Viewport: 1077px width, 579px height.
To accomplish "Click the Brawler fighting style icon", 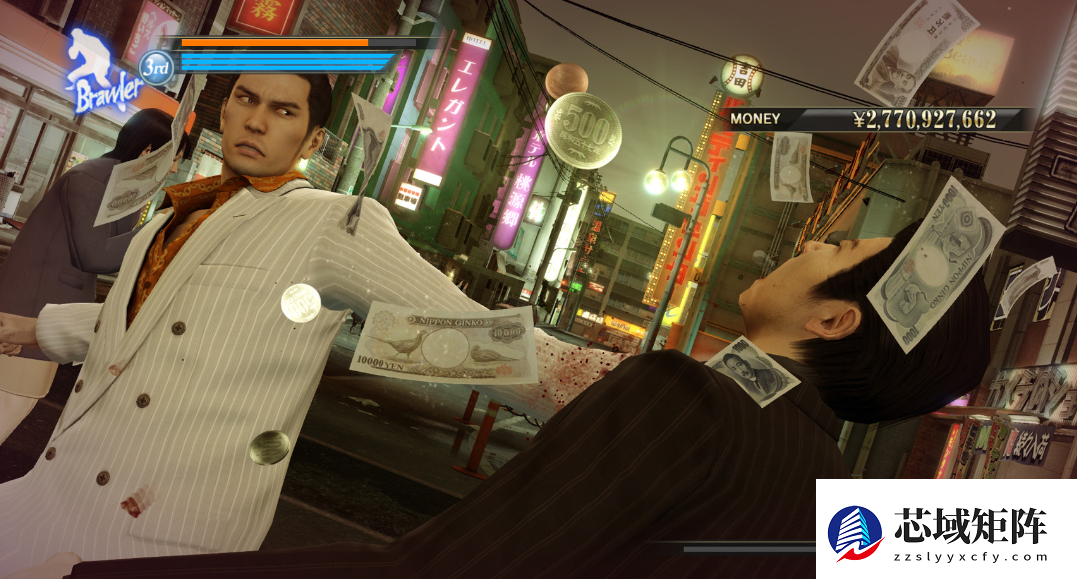I will coord(100,72).
